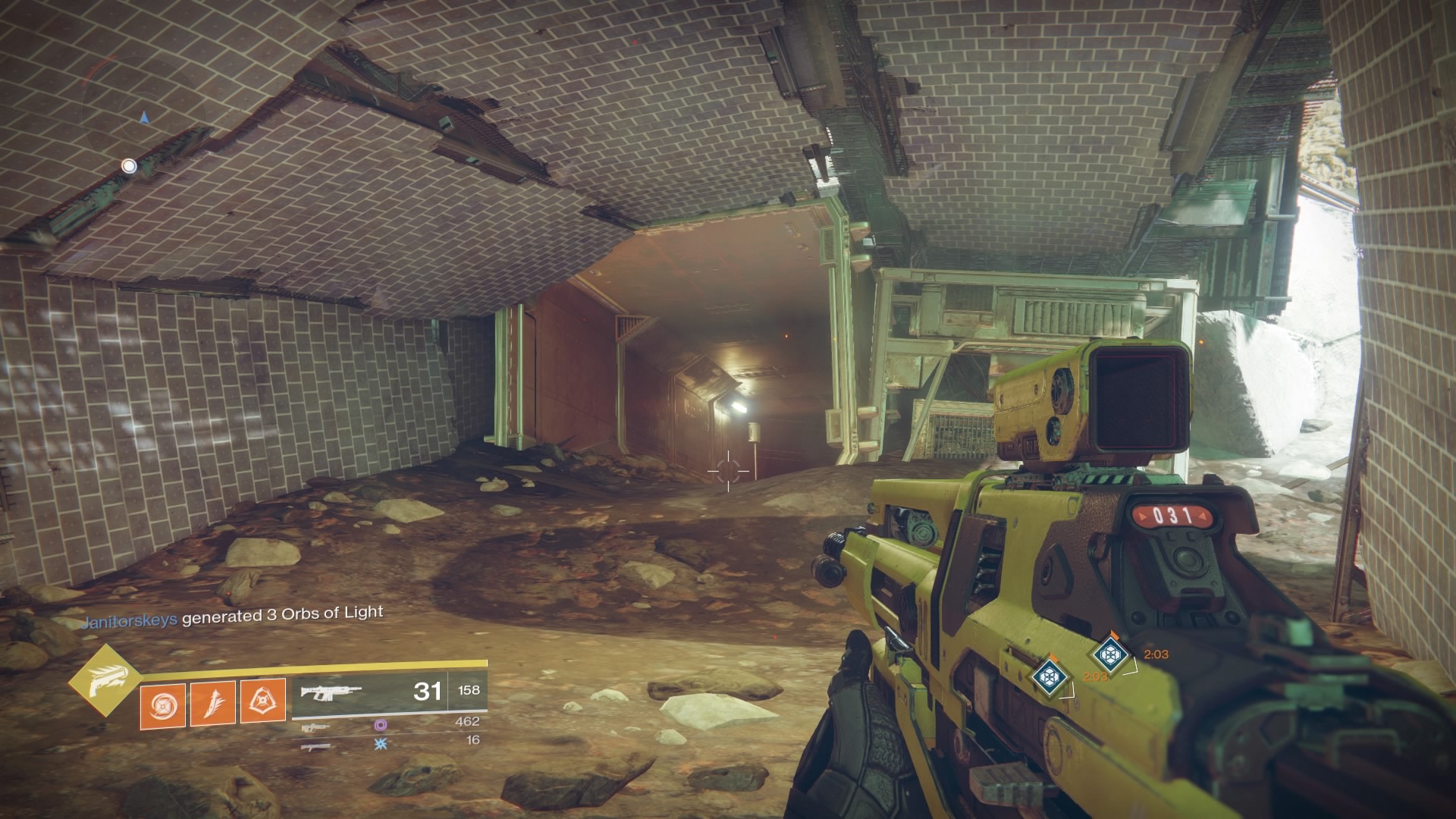Screen dimensions: 1456x819
Task: Click the Janitorskeys player name in feed
Action: [x=130, y=619]
